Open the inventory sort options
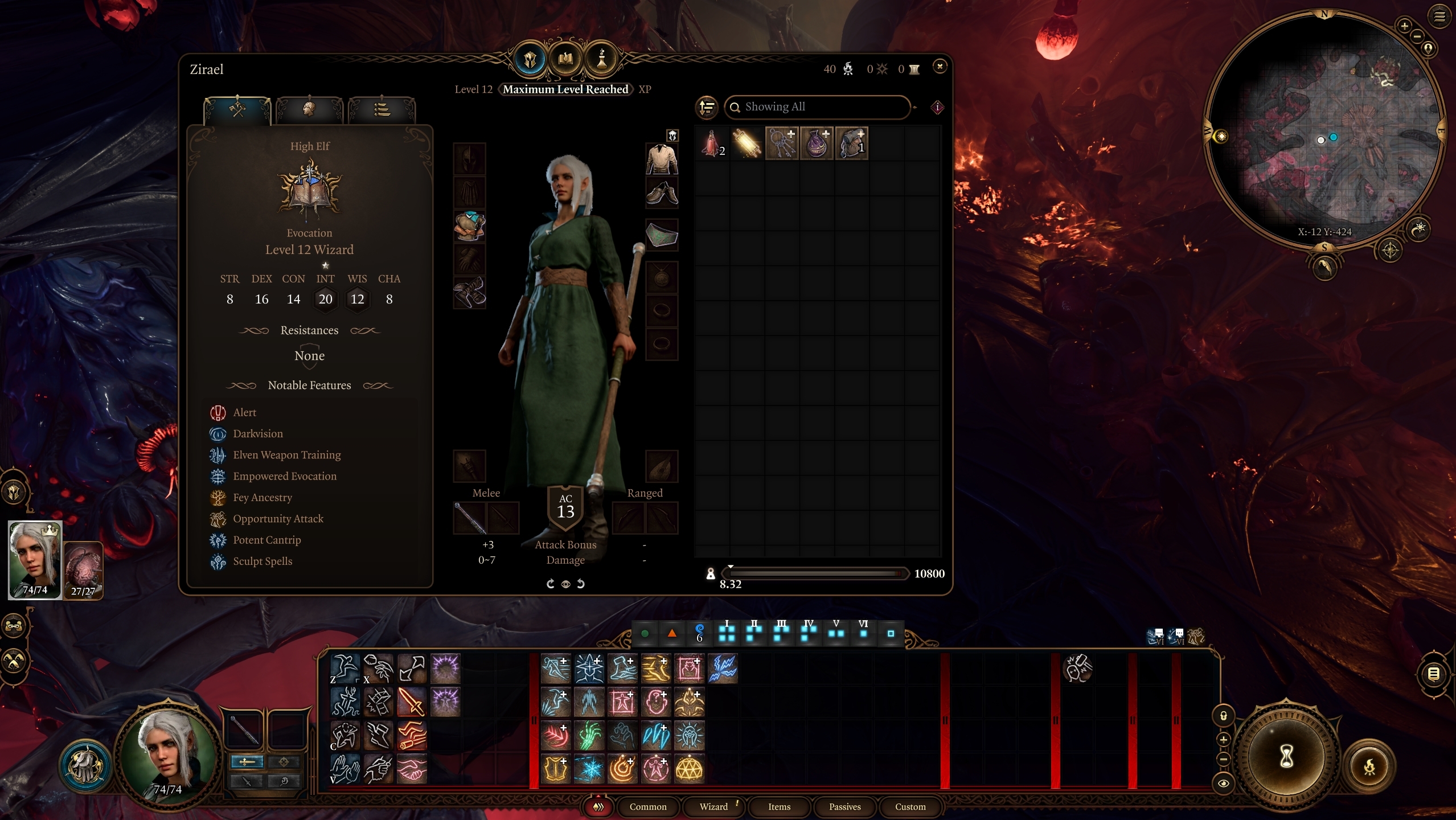This screenshot has height=820, width=1456. point(707,107)
